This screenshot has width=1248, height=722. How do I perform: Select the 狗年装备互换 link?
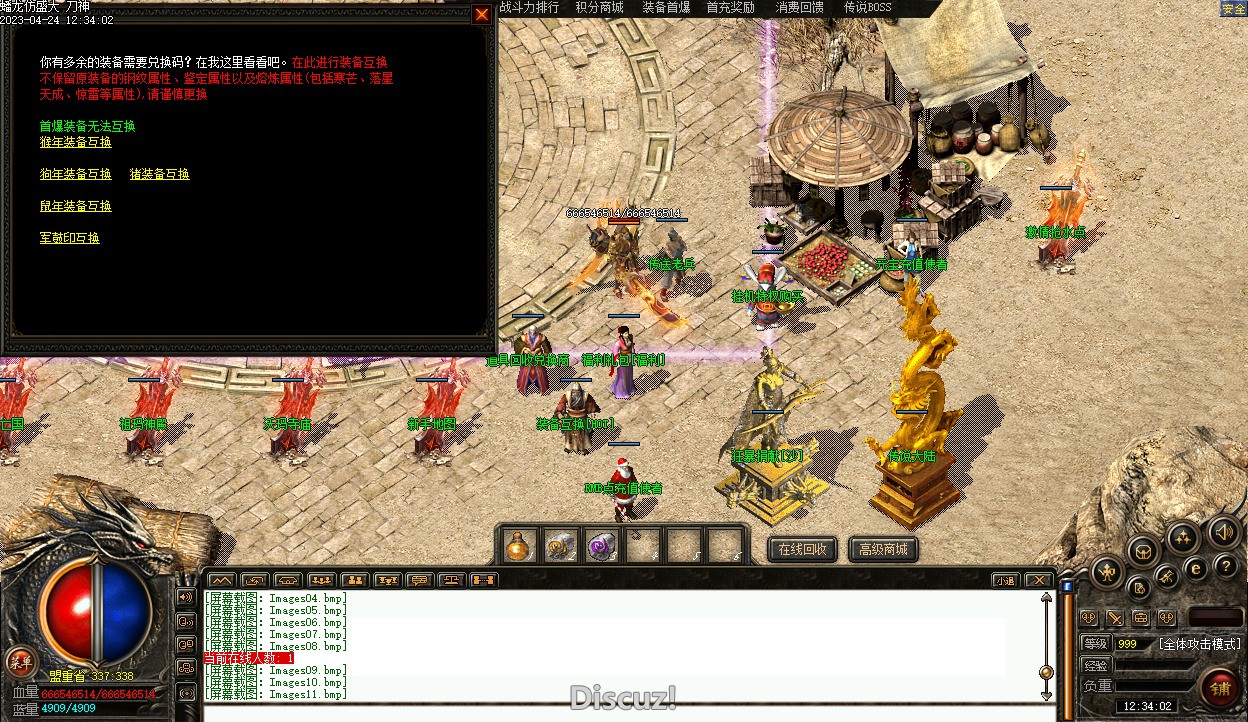coord(75,174)
